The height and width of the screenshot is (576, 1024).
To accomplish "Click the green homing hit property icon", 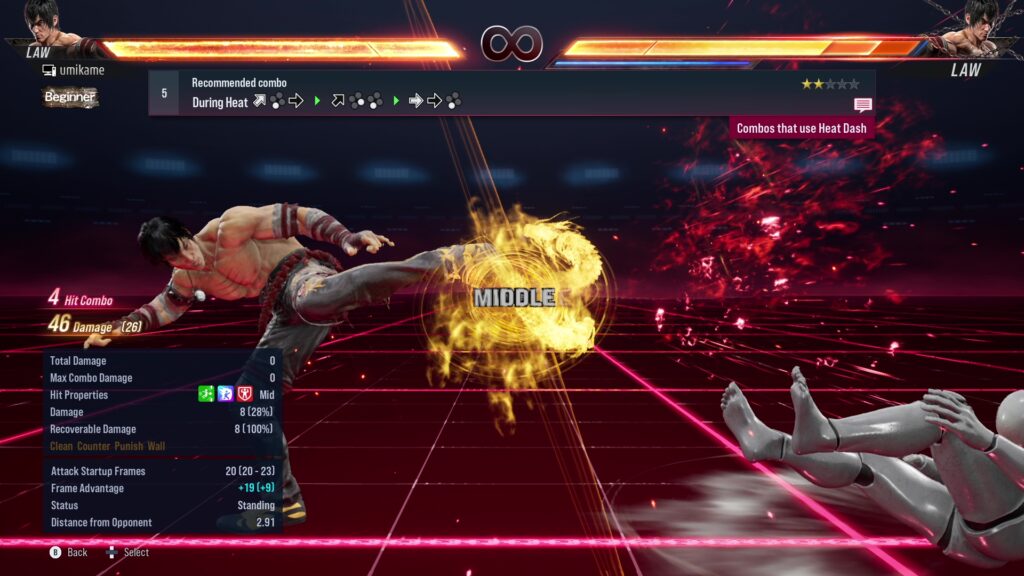I will point(207,395).
